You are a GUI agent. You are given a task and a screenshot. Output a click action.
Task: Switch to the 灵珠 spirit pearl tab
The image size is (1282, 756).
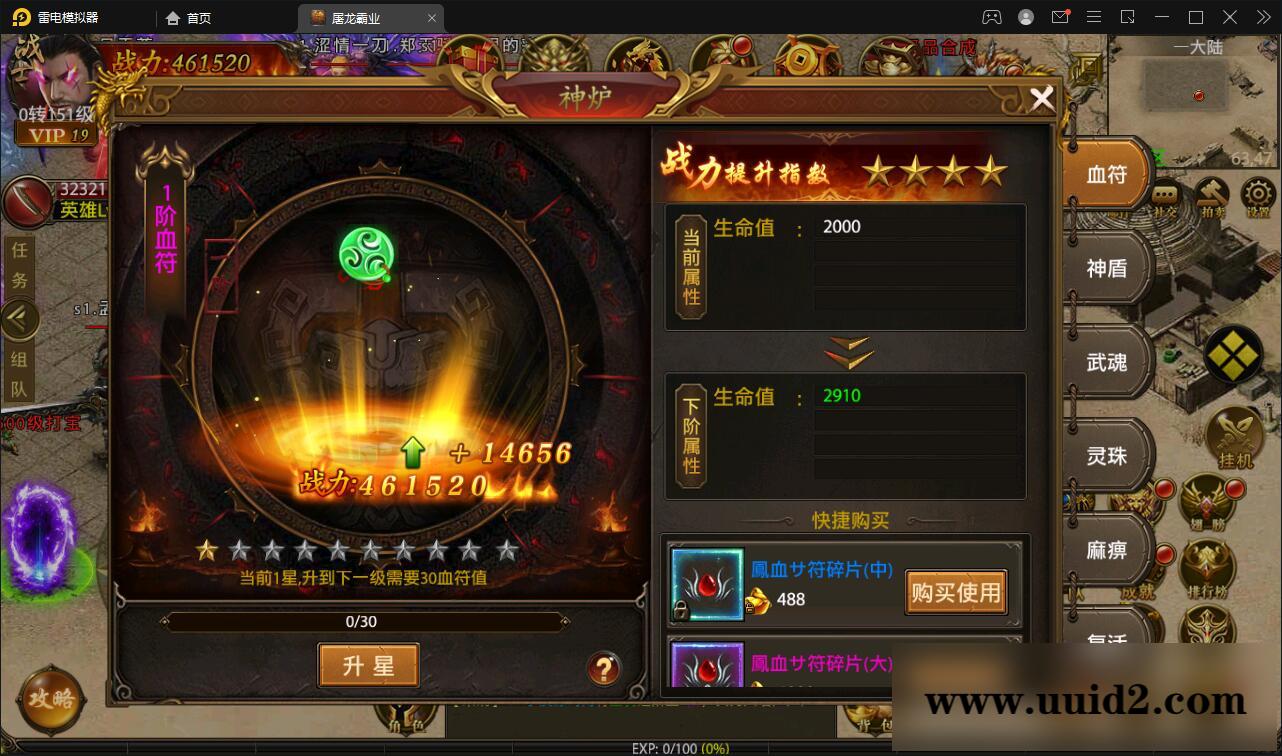coord(1106,455)
